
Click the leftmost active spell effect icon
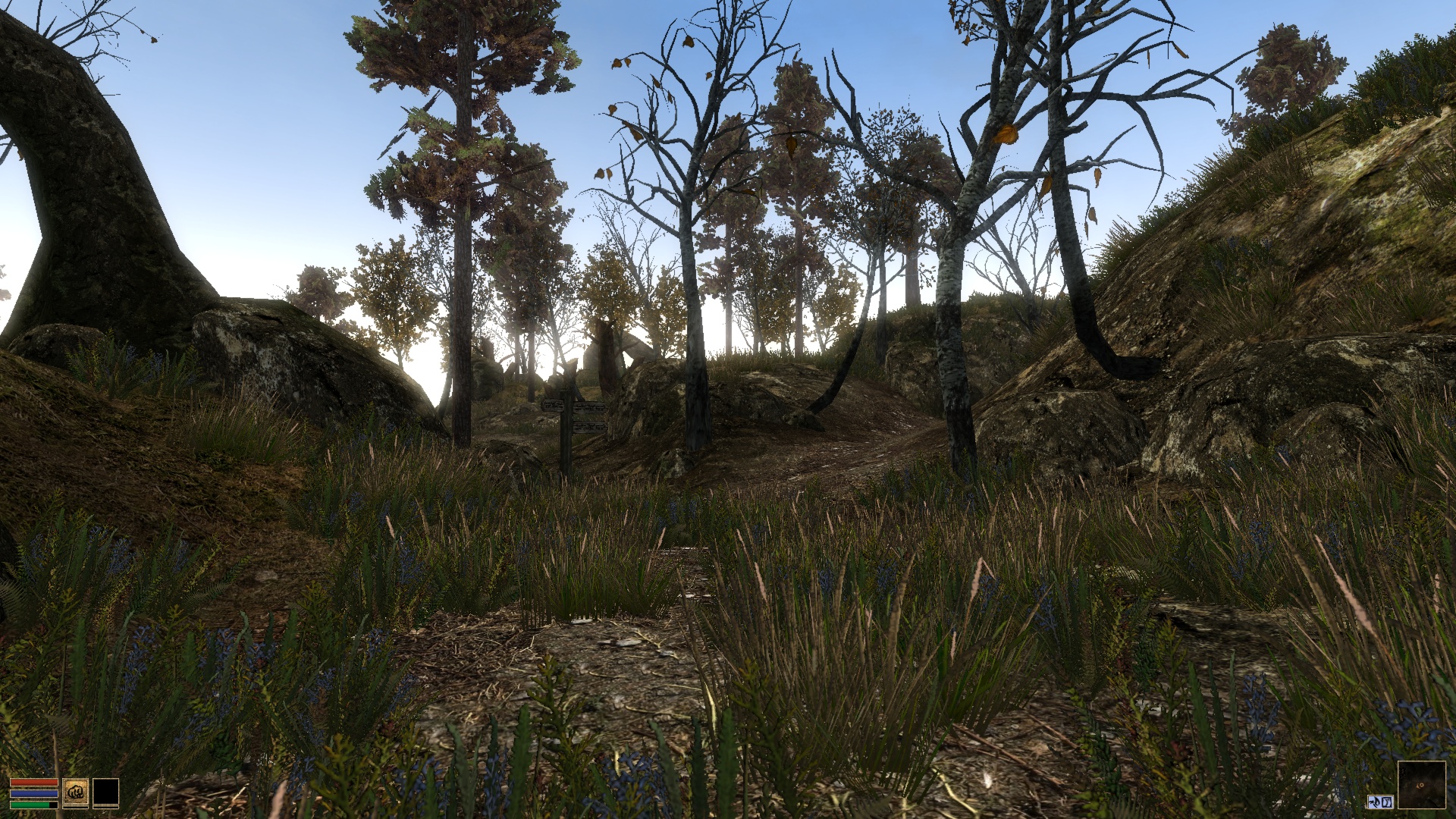coord(1375,802)
